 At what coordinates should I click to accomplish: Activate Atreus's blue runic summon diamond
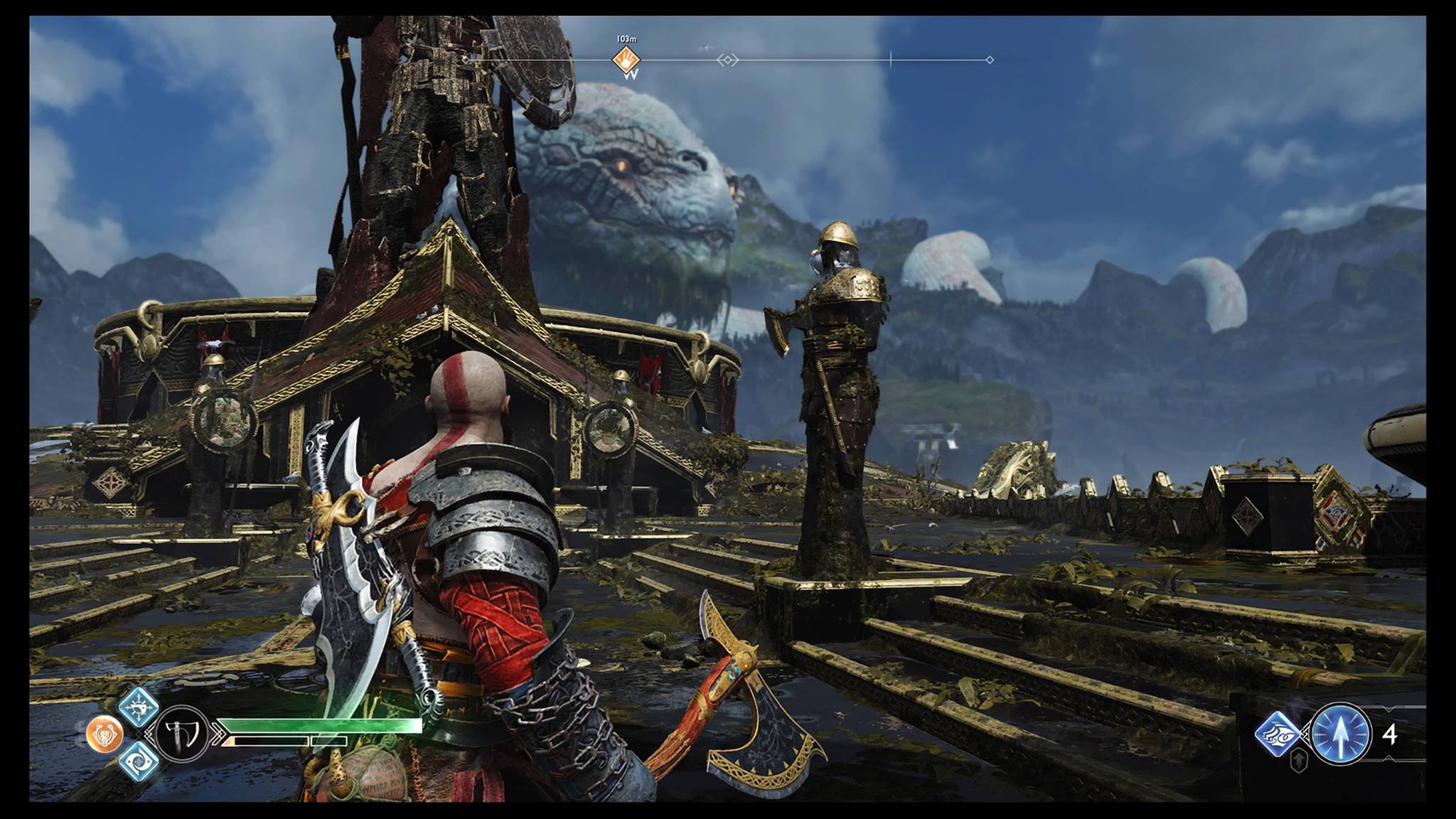[1277, 734]
